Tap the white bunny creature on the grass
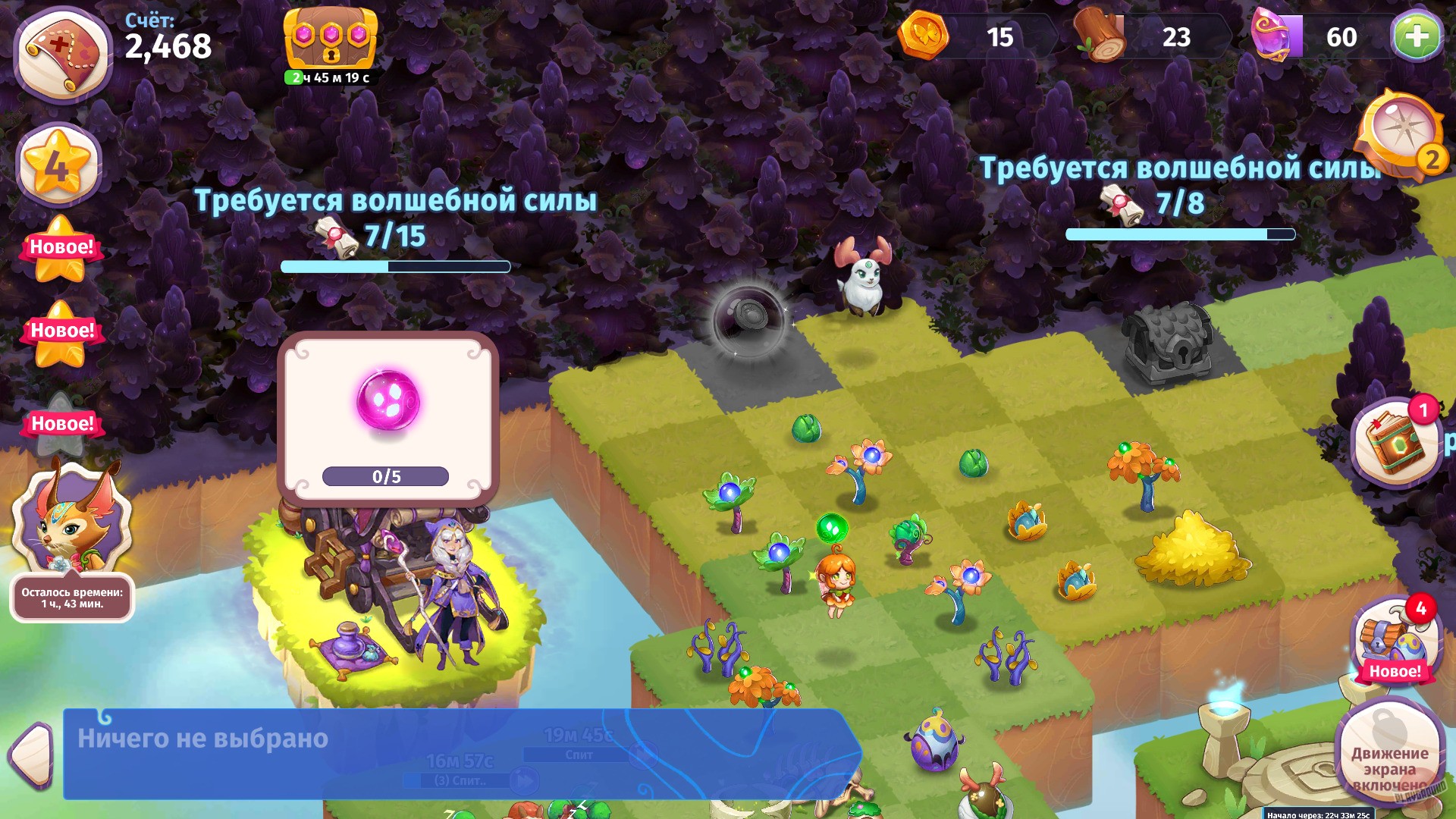 coord(864,281)
